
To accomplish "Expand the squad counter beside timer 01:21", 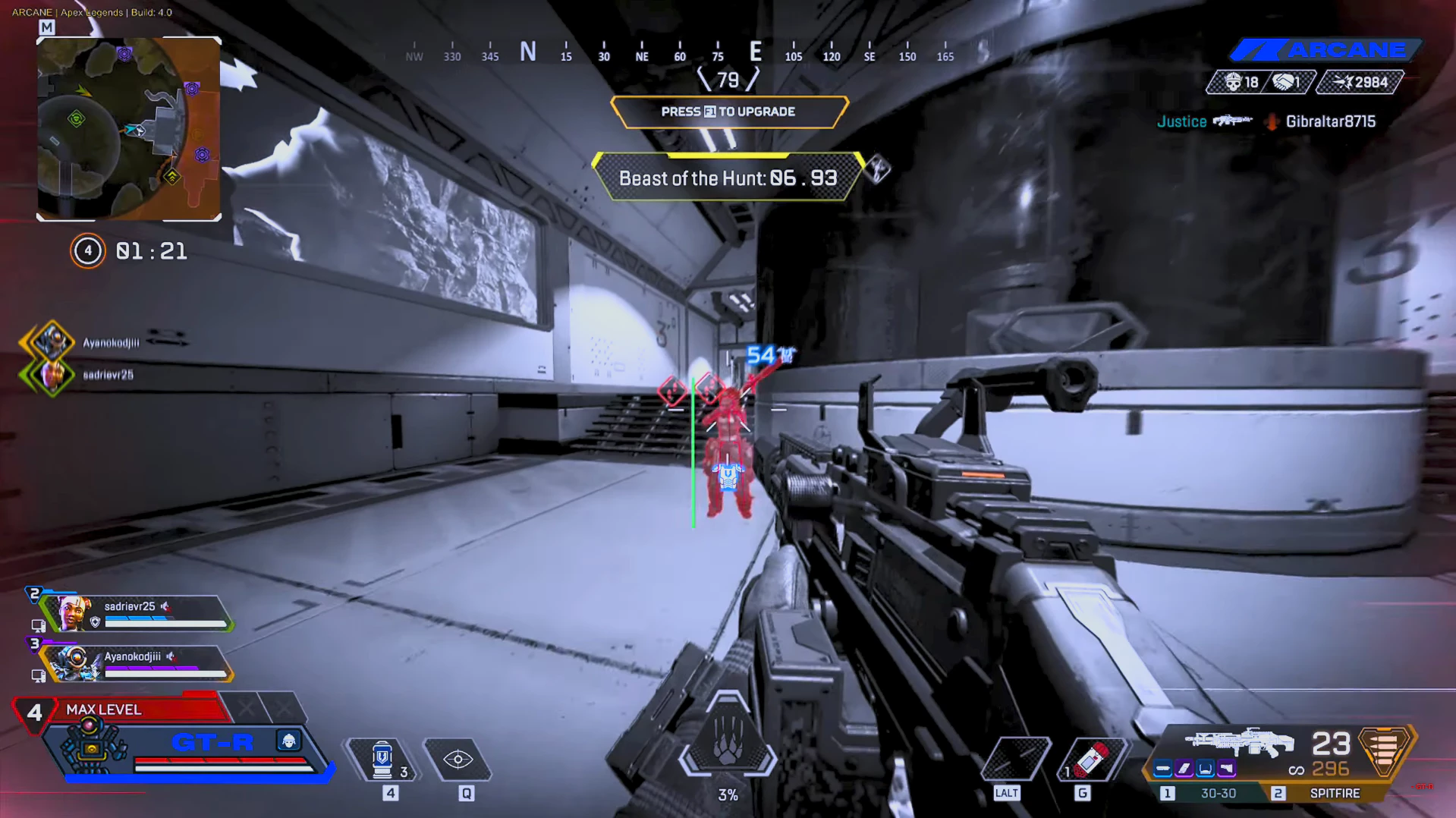I will pyautogui.click(x=87, y=251).
